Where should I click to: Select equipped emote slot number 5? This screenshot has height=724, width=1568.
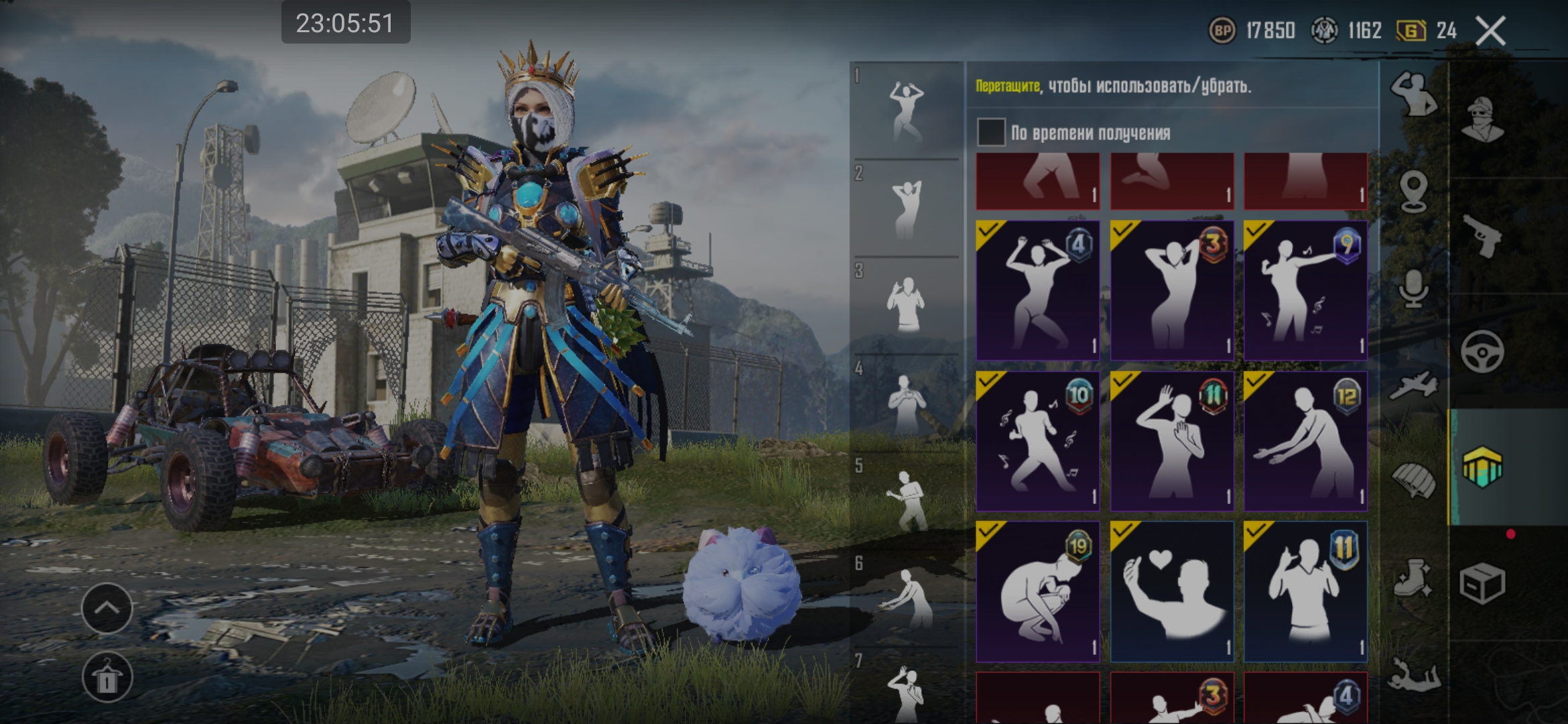pos(906,501)
